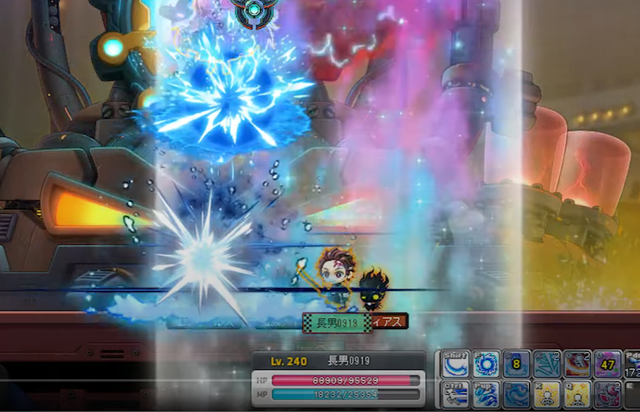Use the dark red potion slot

pos(608,395)
